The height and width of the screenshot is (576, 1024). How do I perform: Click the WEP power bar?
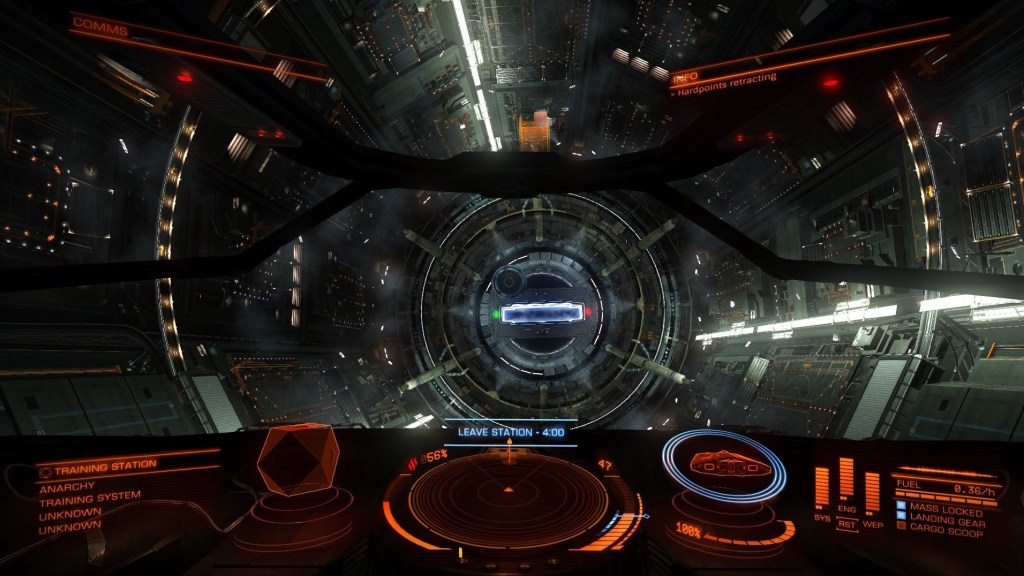pyautogui.click(x=872, y=490)
